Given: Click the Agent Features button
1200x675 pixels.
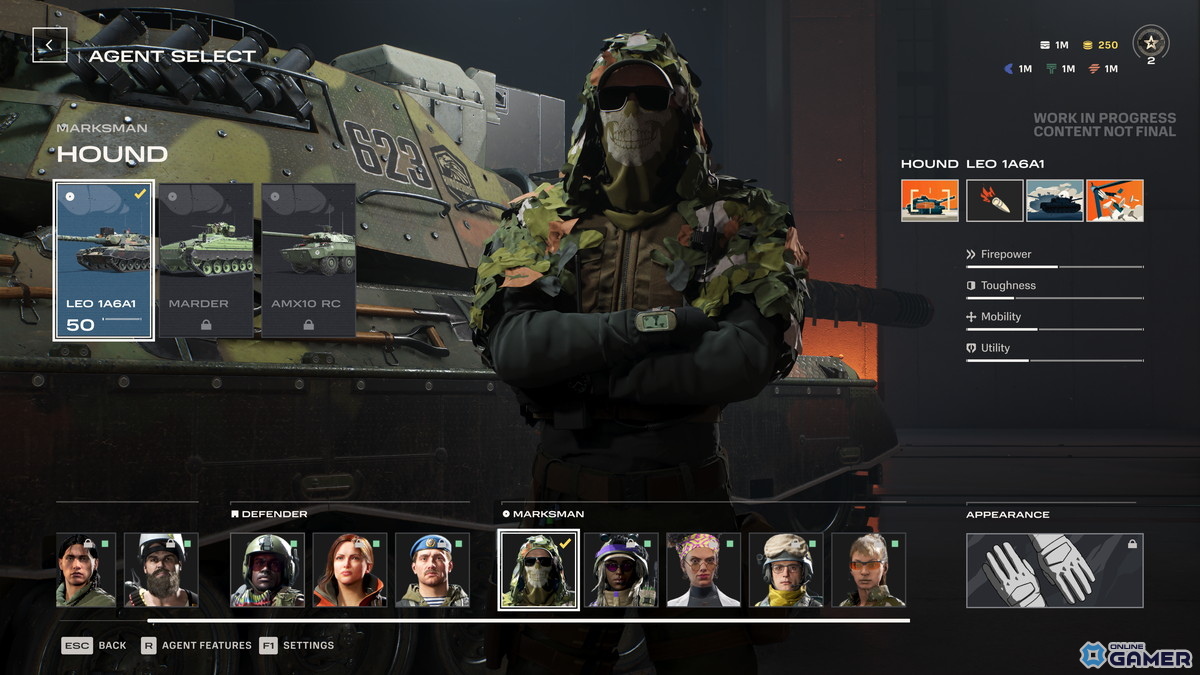Looking at the screenshot, I should point(198,645).
